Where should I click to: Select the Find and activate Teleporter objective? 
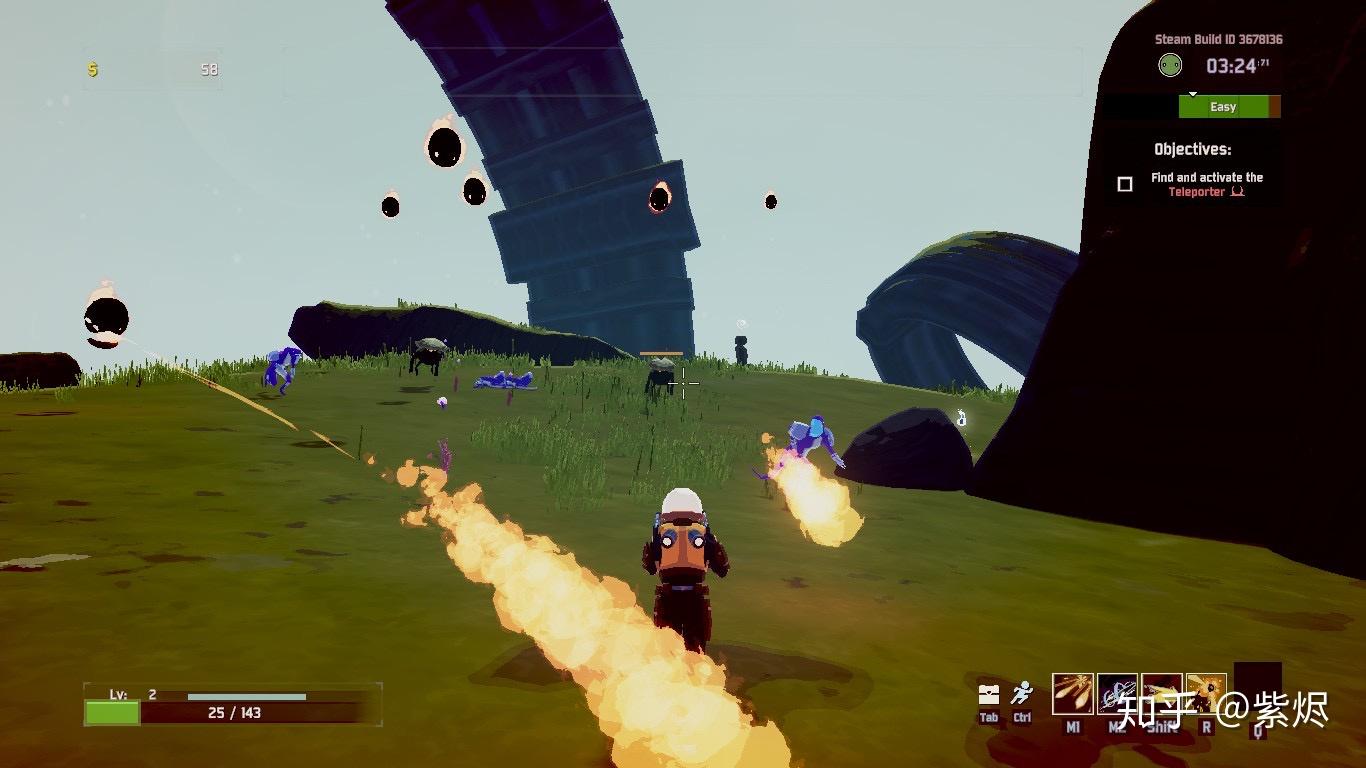[1206, 184]
